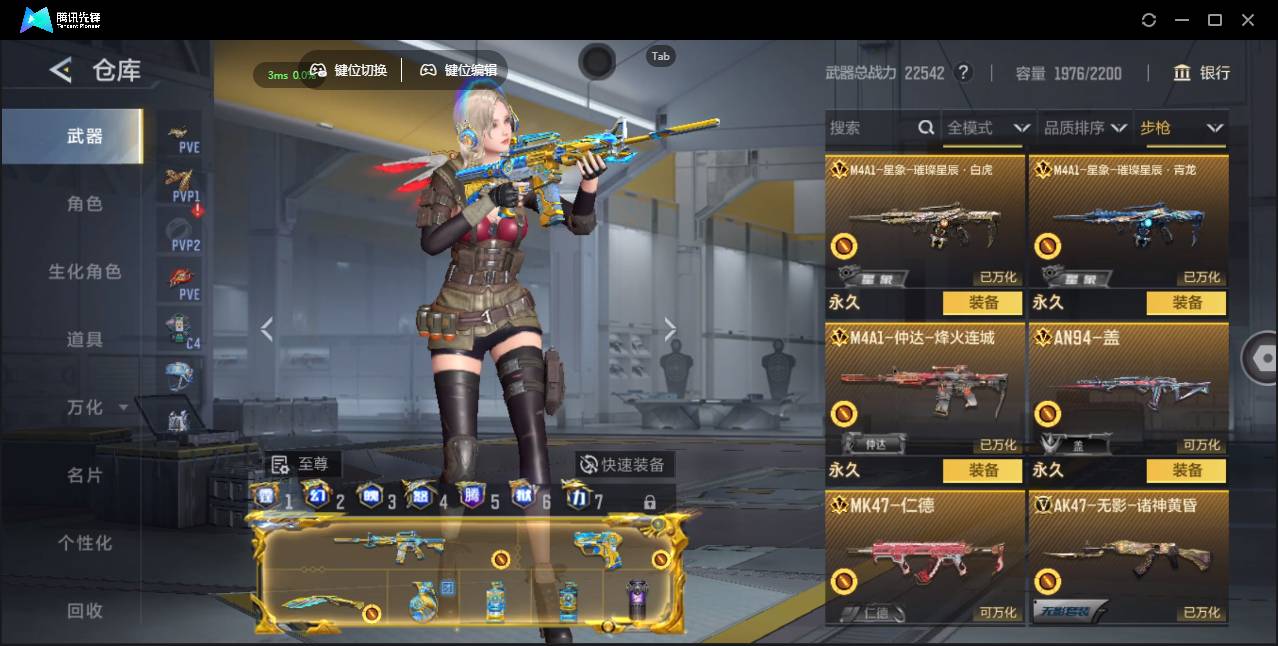Switch to the 角色 tab
The image size is (1278, 646).
point(85,204)
